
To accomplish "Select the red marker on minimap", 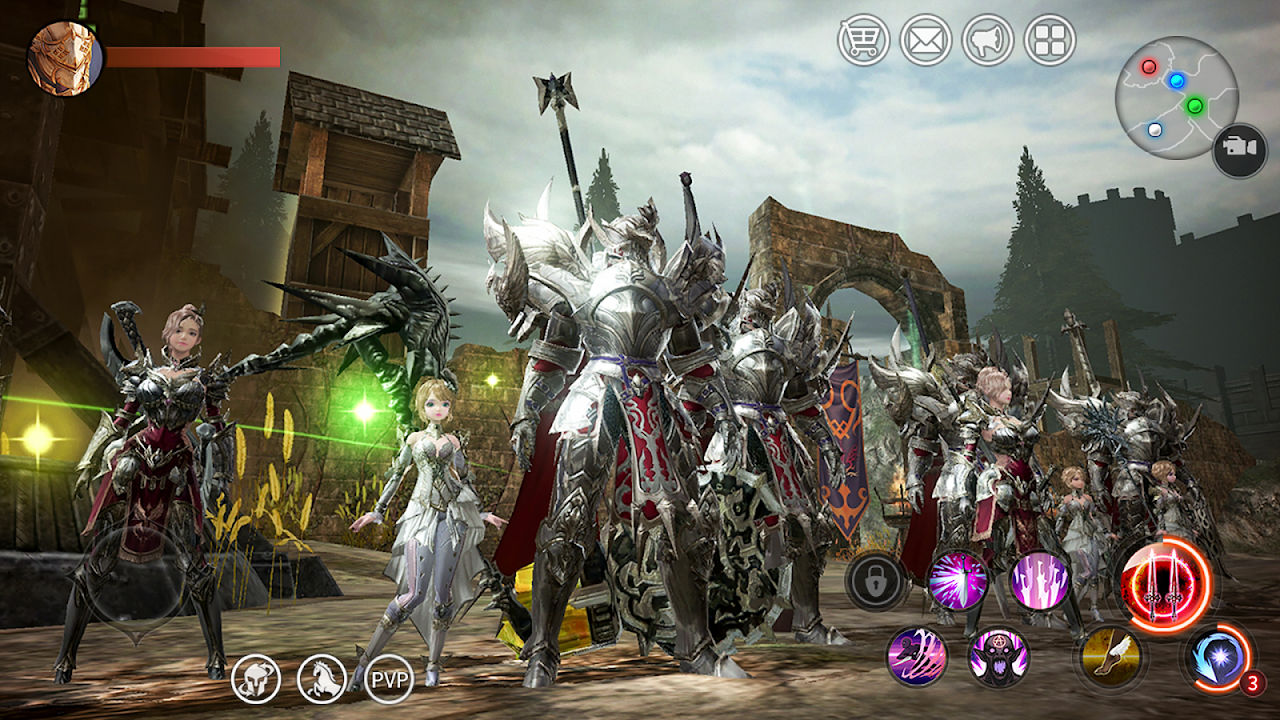I will (1149, 68).
